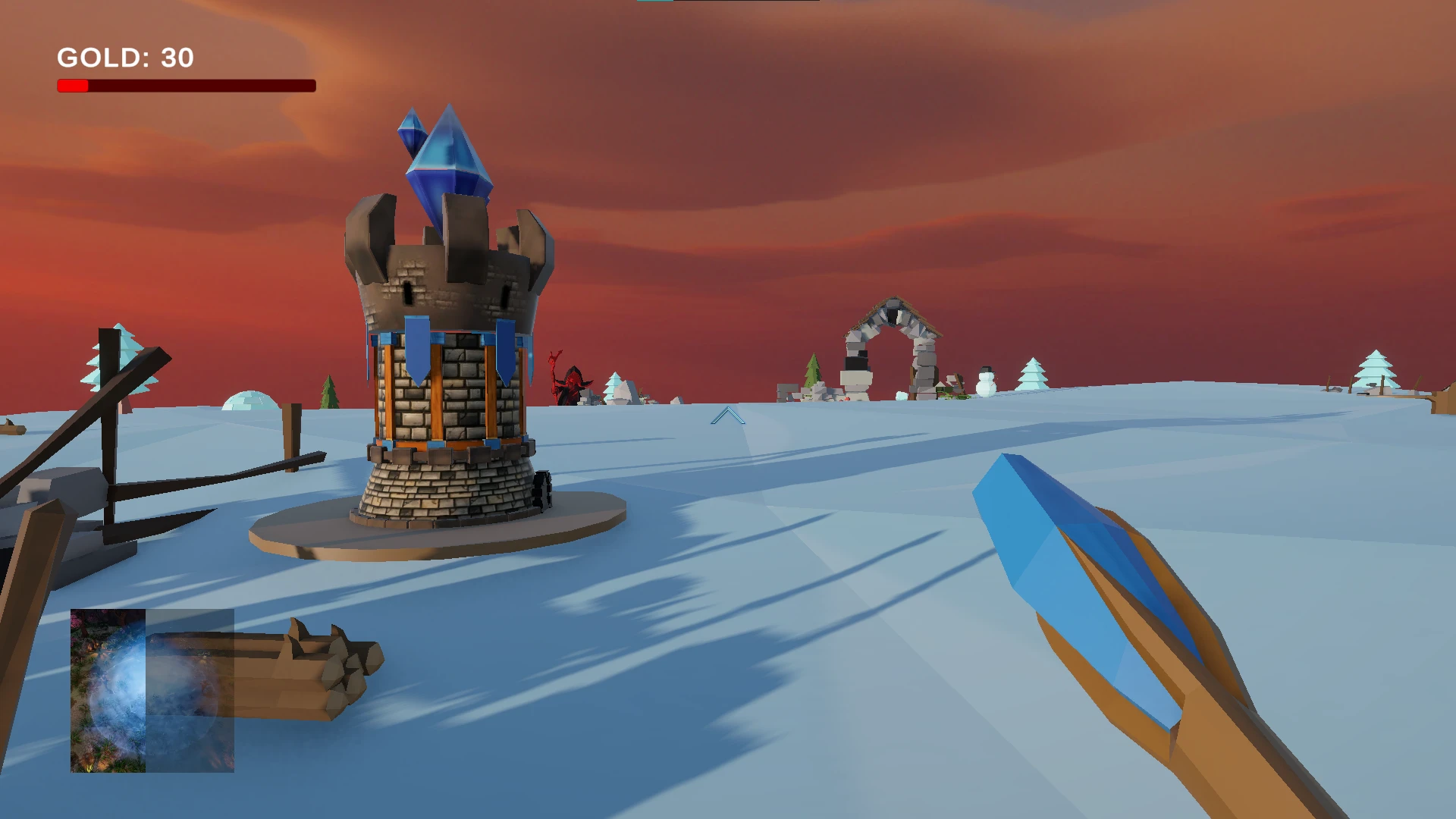This screenshot has height=819, width=1456.
Task: Activate the frost orb spell icon
Action: pos(152,690)
